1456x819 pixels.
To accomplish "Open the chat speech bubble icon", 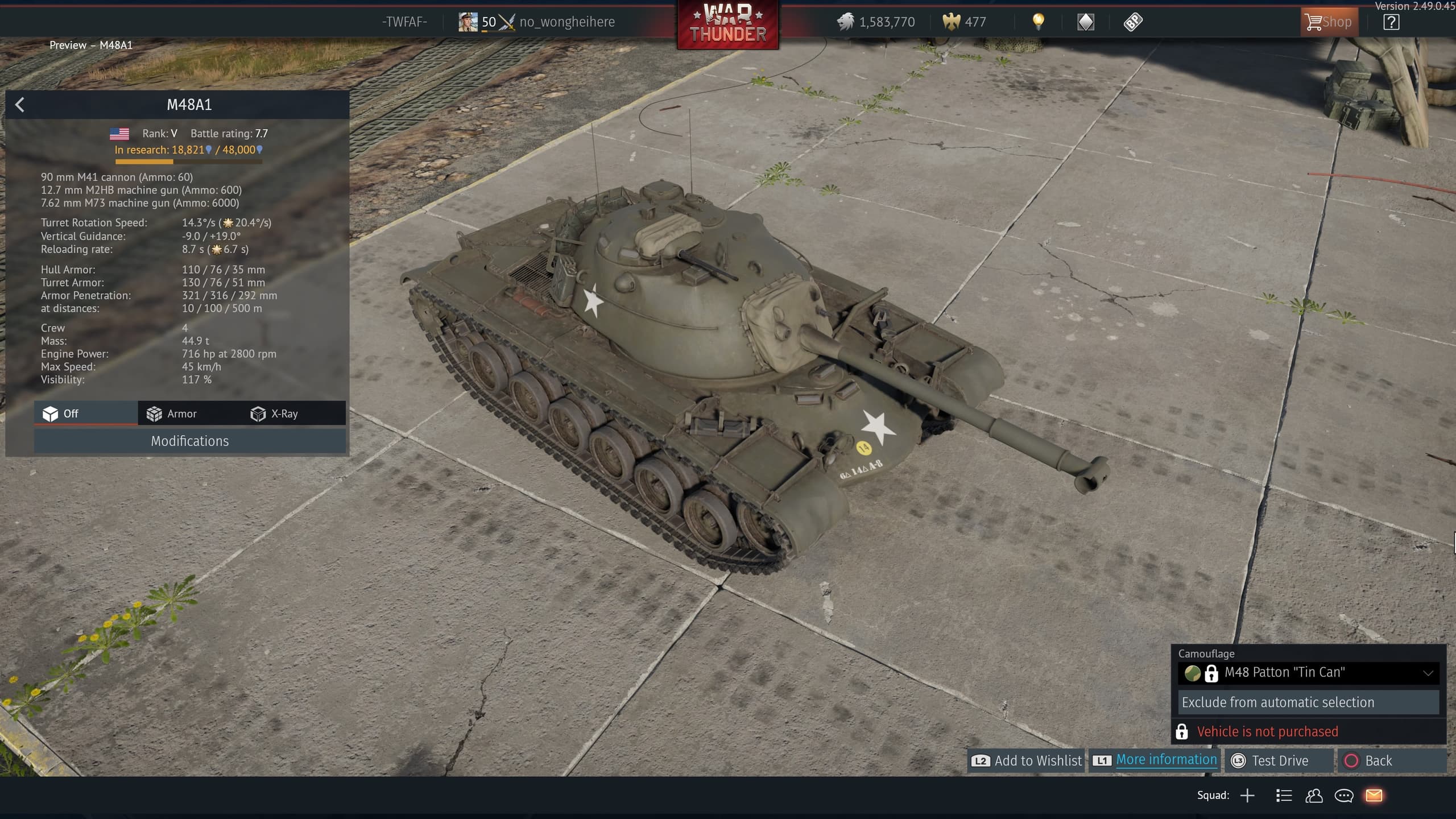I will pyautogui.click(x=1344, y=795).
